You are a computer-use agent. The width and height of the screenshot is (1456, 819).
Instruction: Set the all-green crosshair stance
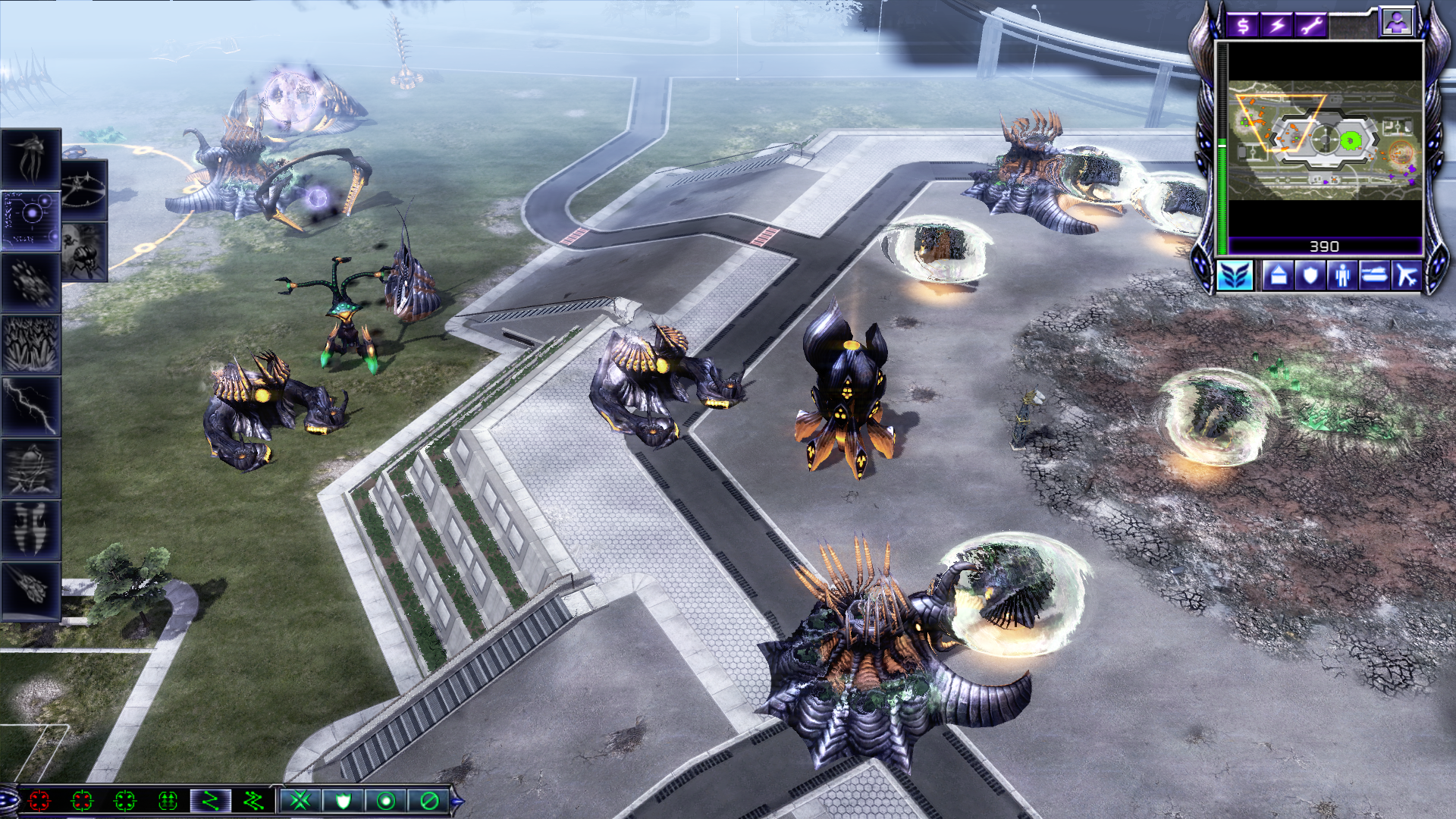click(x=125, y=800)
